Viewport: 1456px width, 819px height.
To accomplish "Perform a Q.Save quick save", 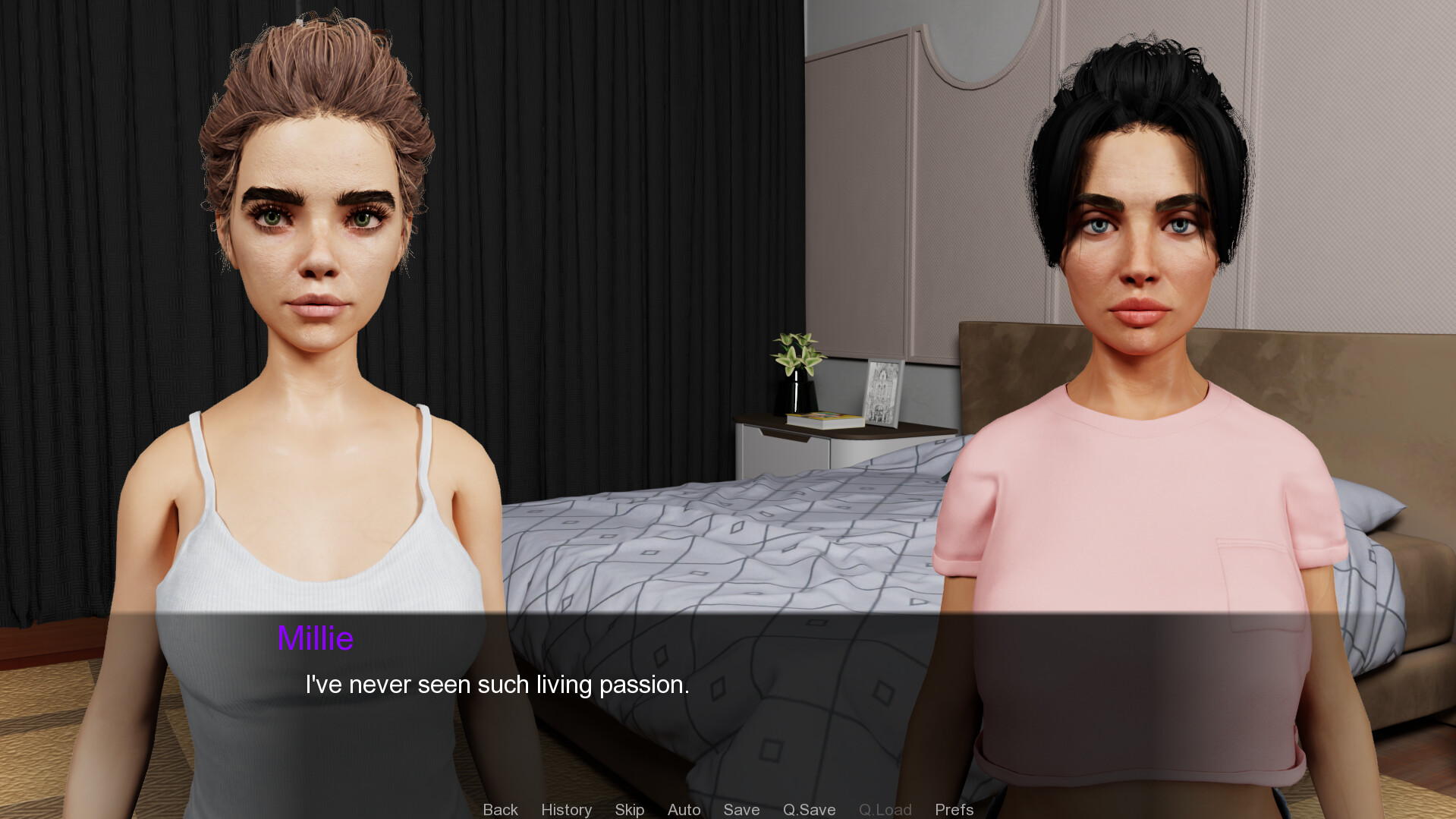I will pos(809,809).
